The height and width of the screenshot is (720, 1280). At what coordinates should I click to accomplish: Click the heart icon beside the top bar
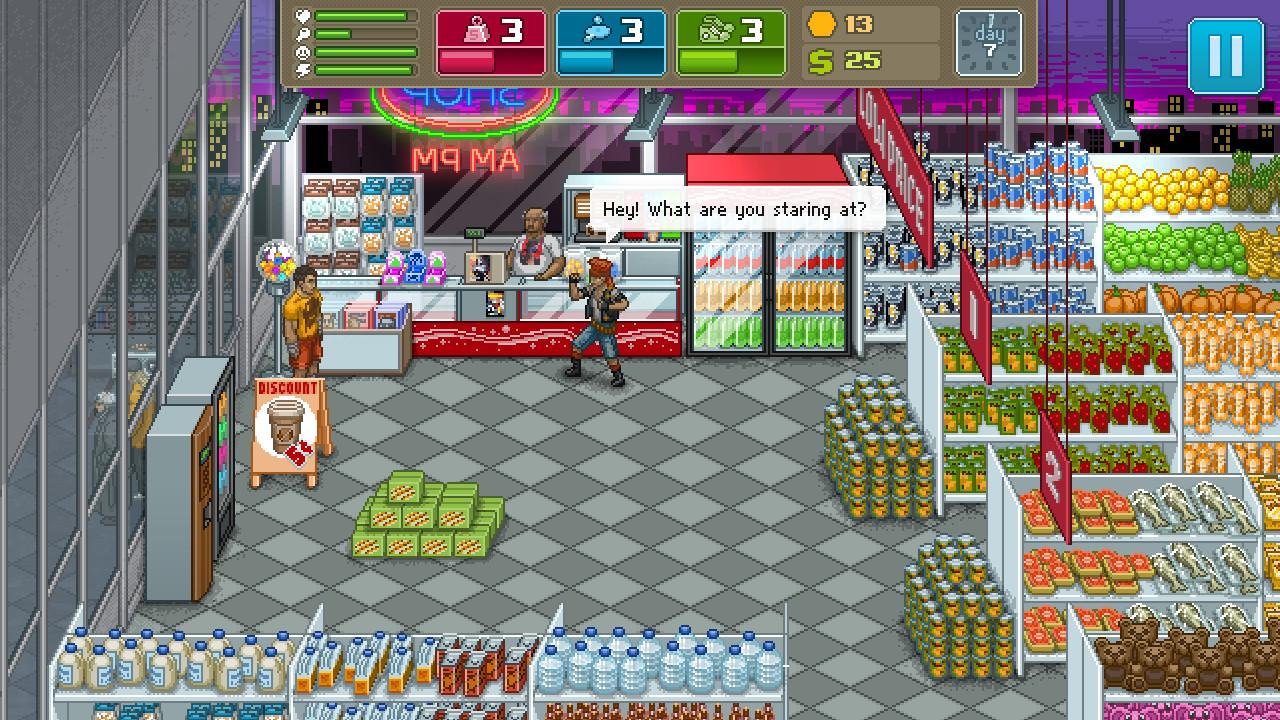[x=302, y=16]
